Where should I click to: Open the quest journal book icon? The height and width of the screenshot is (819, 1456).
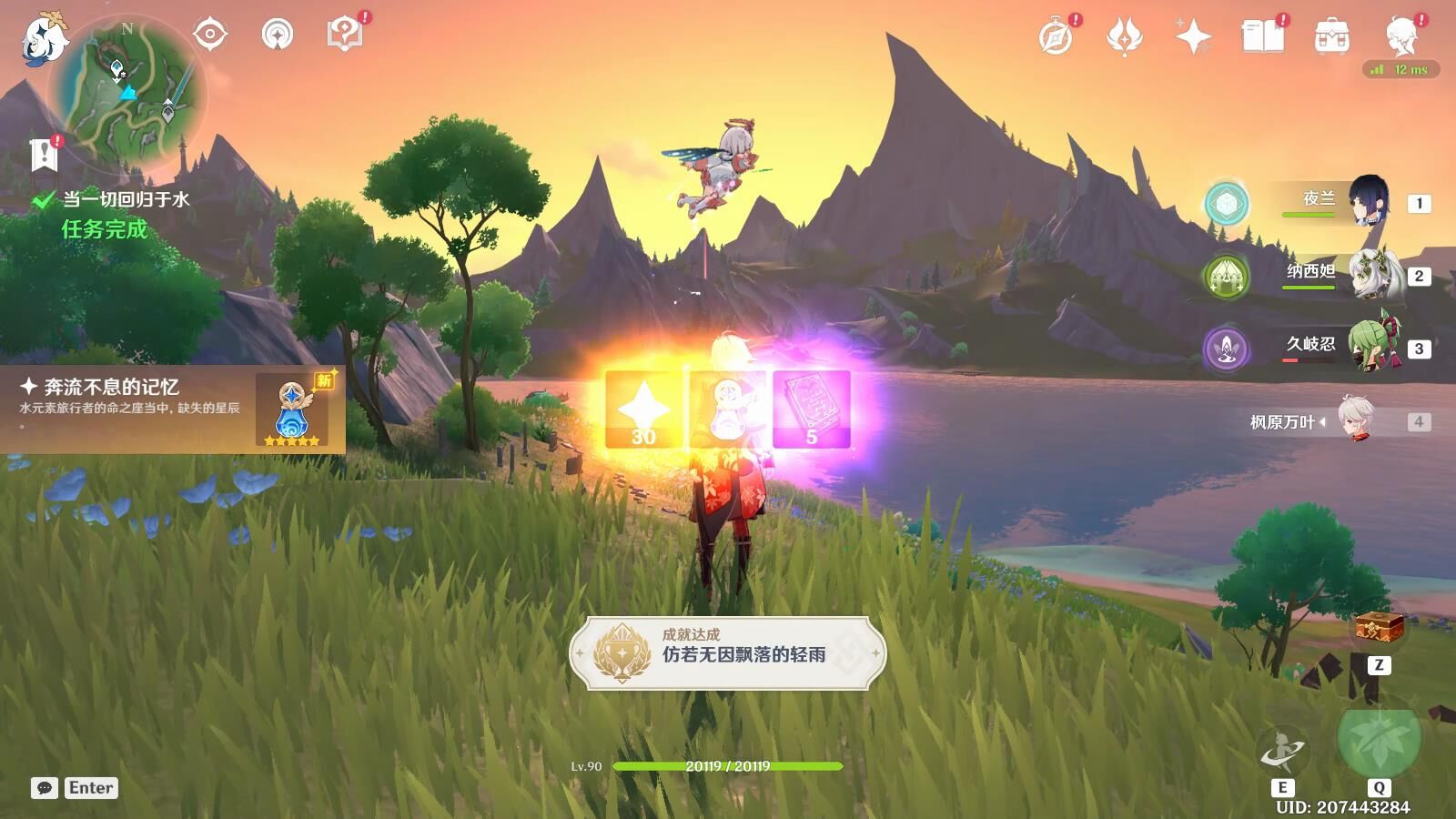pyautogui.click(x=1265, y=36)
